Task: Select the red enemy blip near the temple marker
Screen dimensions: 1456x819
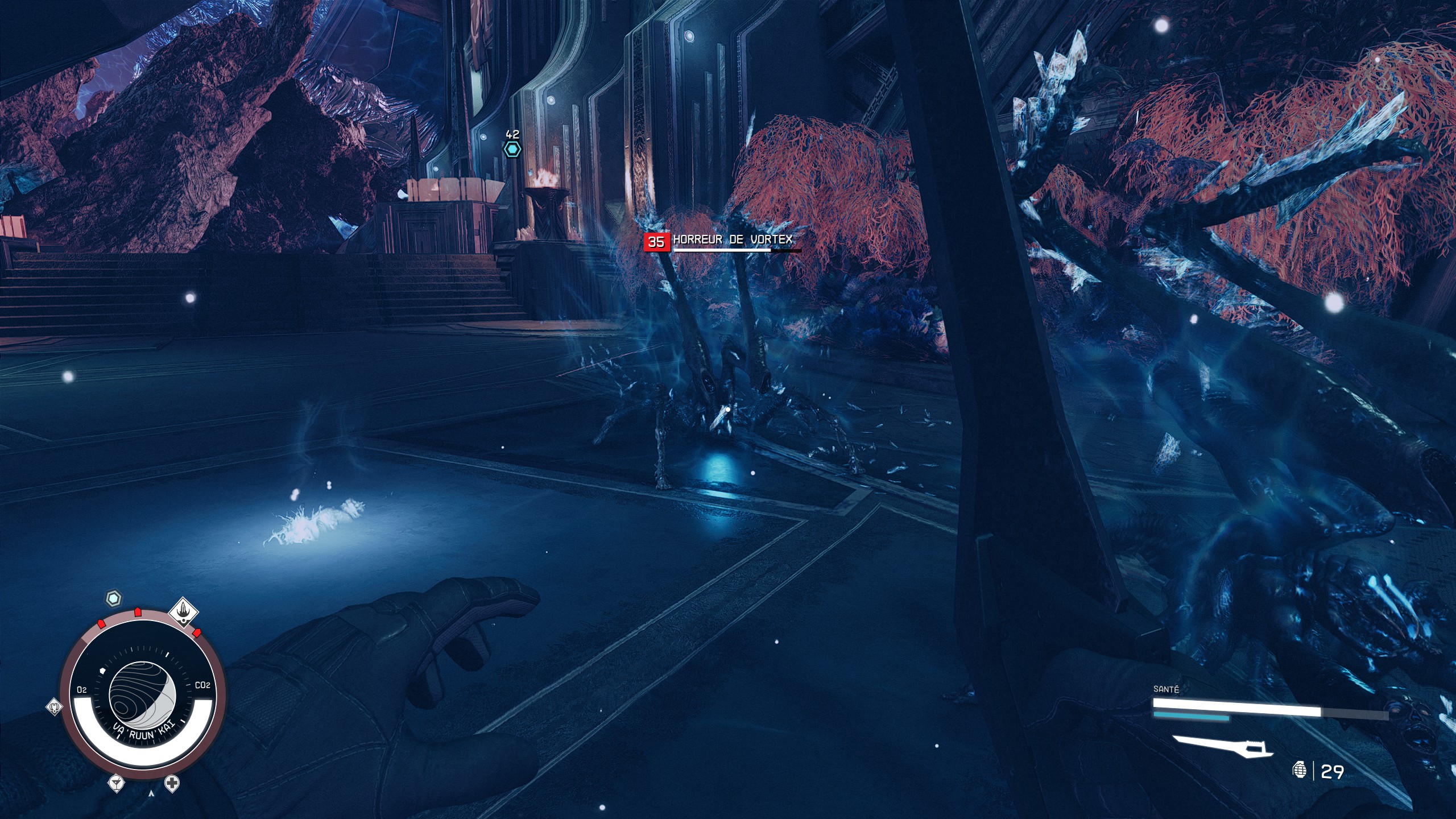Action: point(197,632)
